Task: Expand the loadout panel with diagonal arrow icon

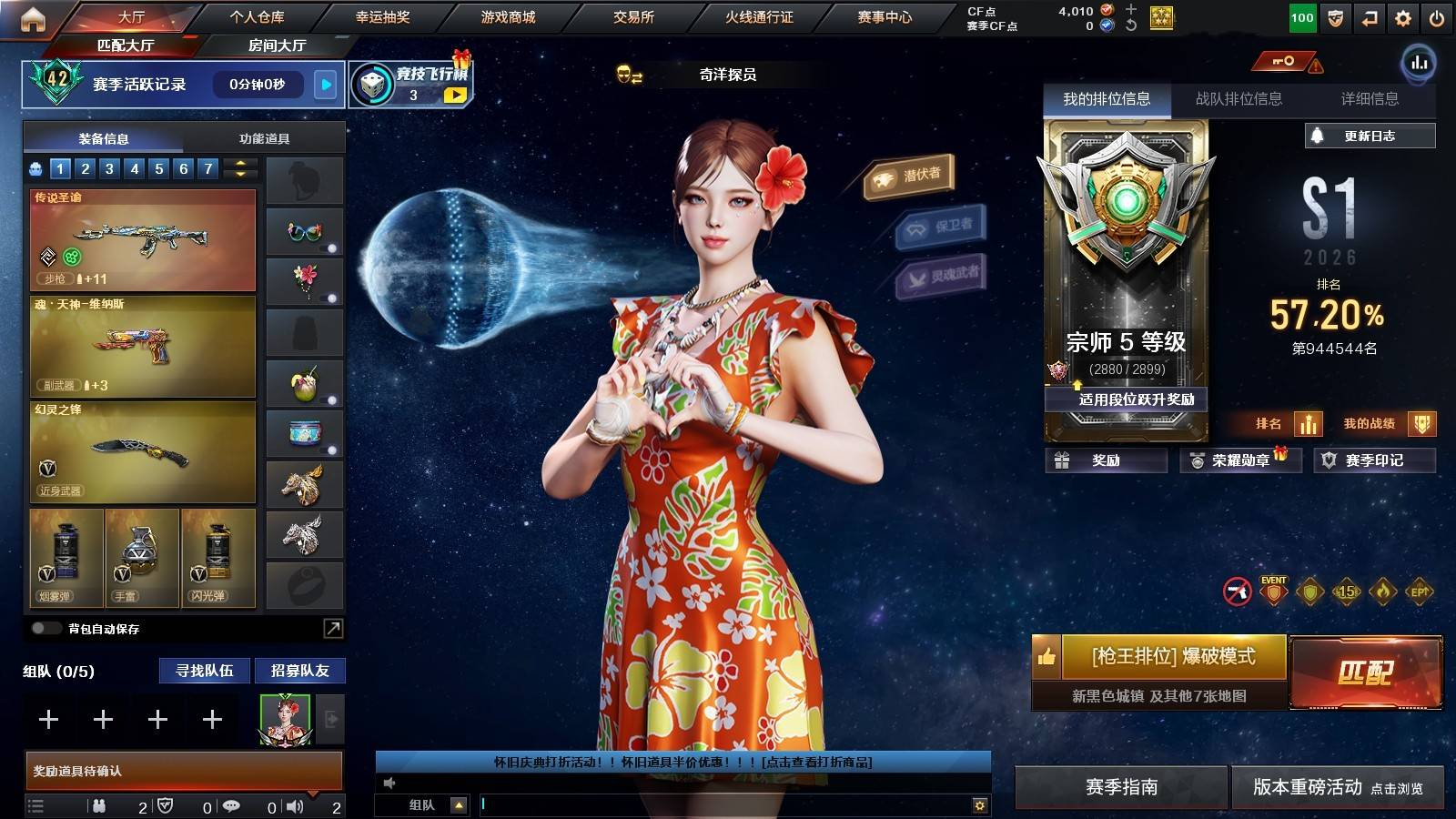Action: [x=332, y=628]
